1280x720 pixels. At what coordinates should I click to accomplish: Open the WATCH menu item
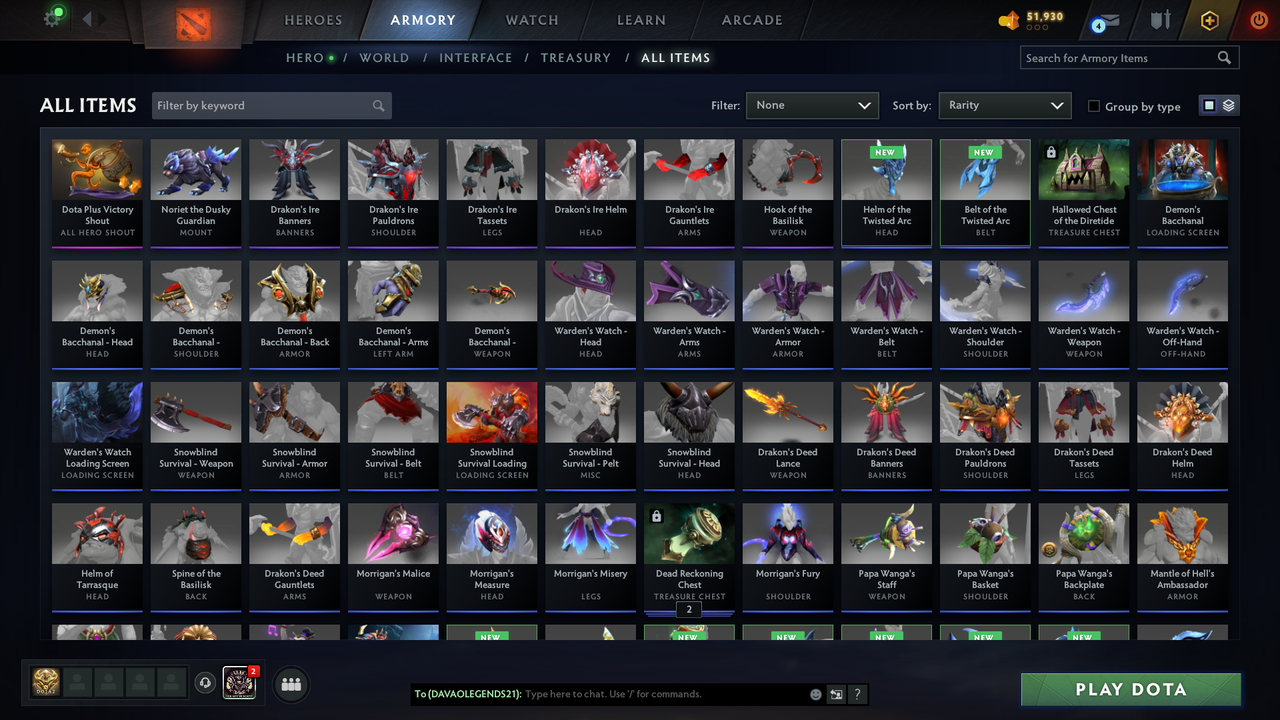coord(531,20)
